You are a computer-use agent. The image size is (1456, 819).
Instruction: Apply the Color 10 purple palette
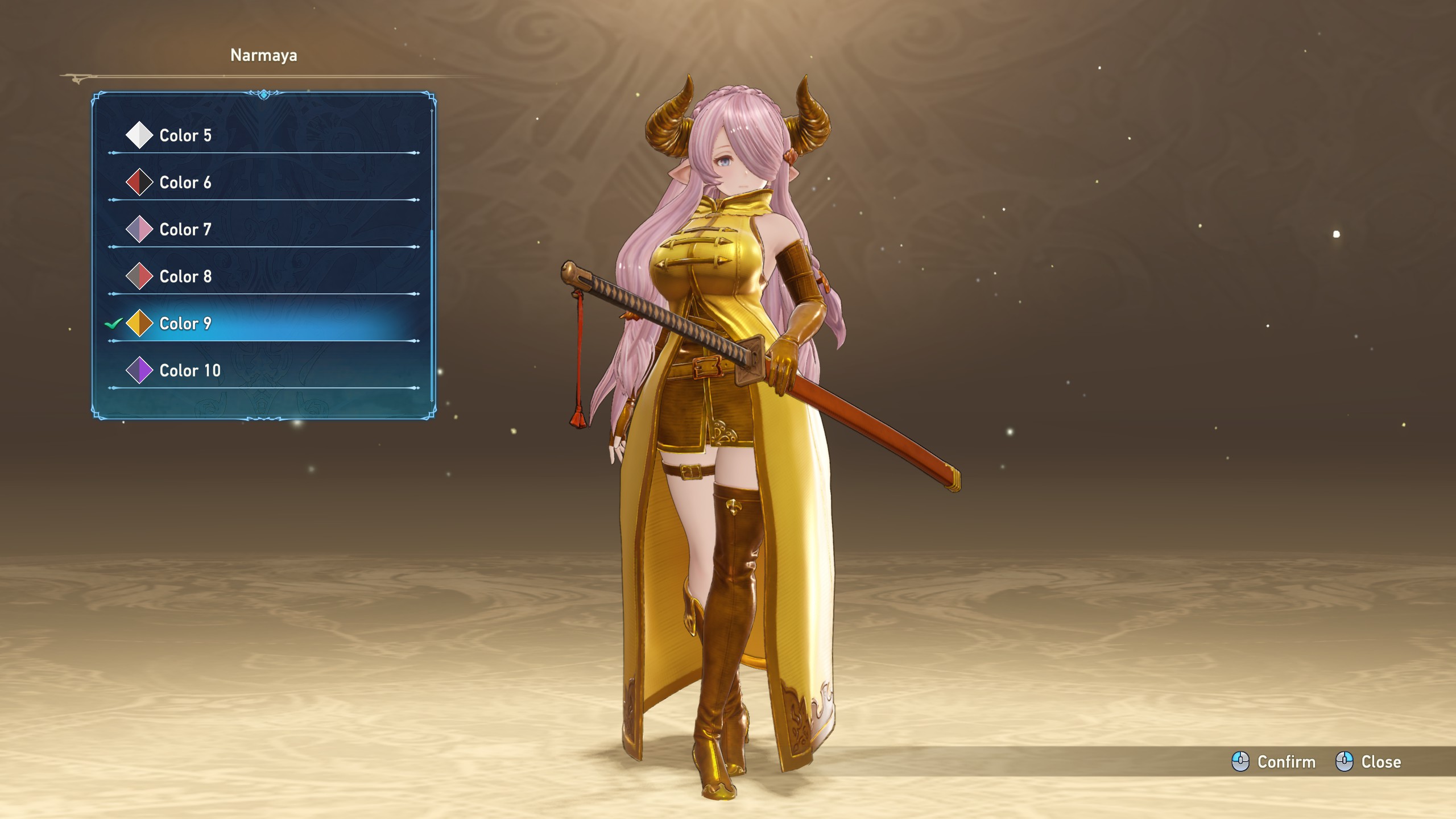[190, 371]
